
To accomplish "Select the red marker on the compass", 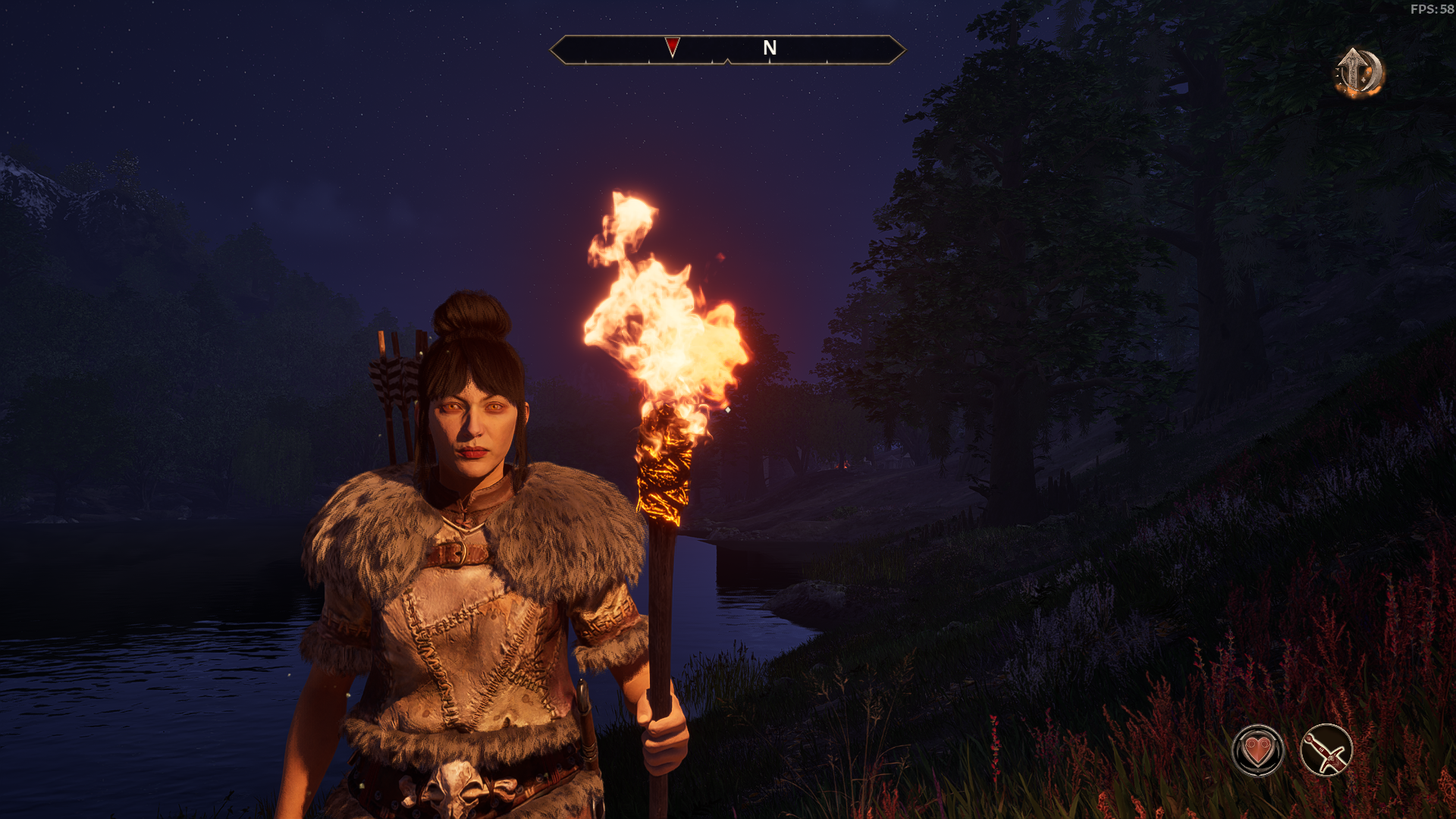I will tap(672, 47).
